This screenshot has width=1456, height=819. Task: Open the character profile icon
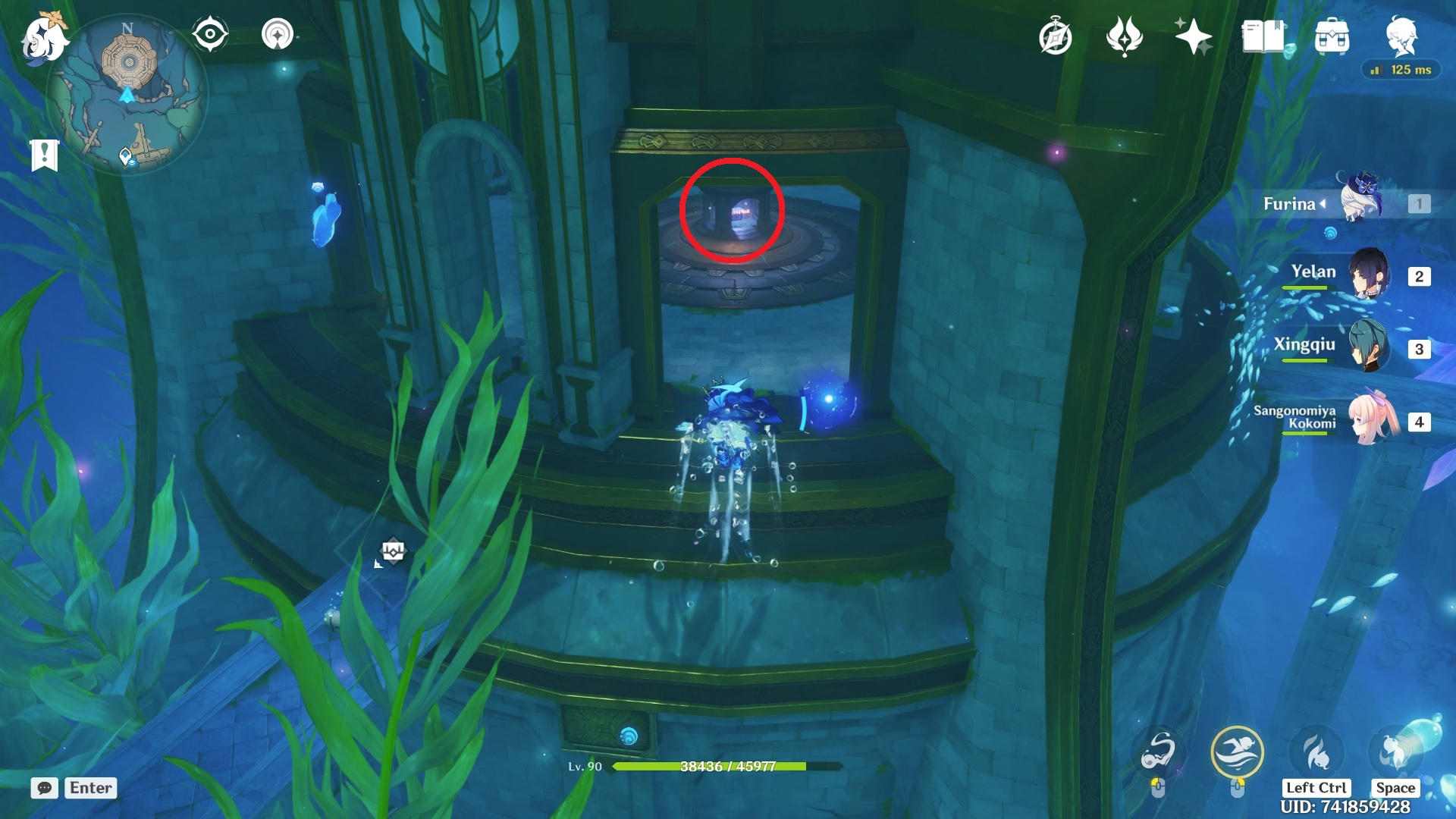(x=1401, y=36)
